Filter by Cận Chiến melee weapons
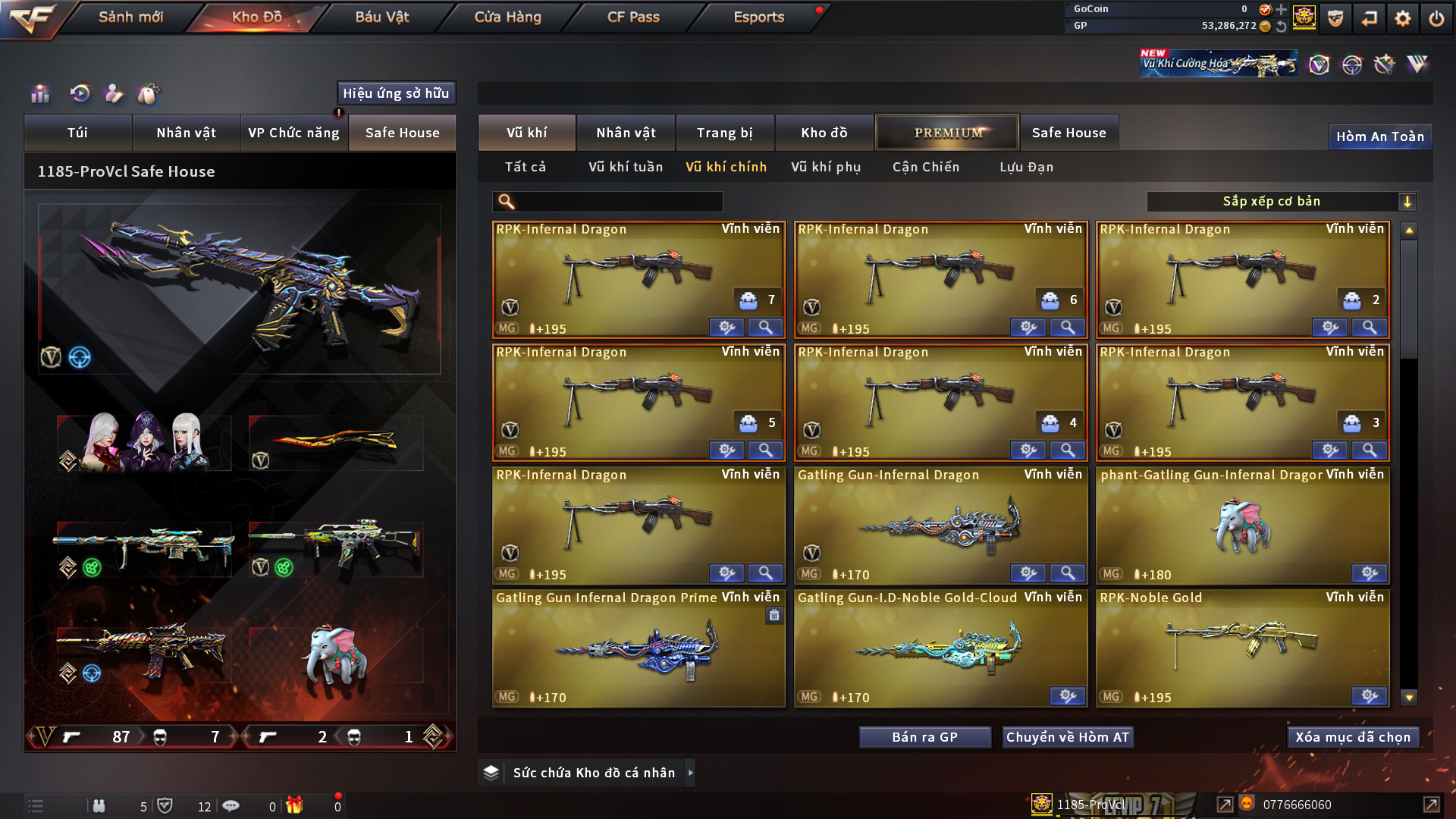This screenshot has width=1456, height=819. [x=926, y=167]
